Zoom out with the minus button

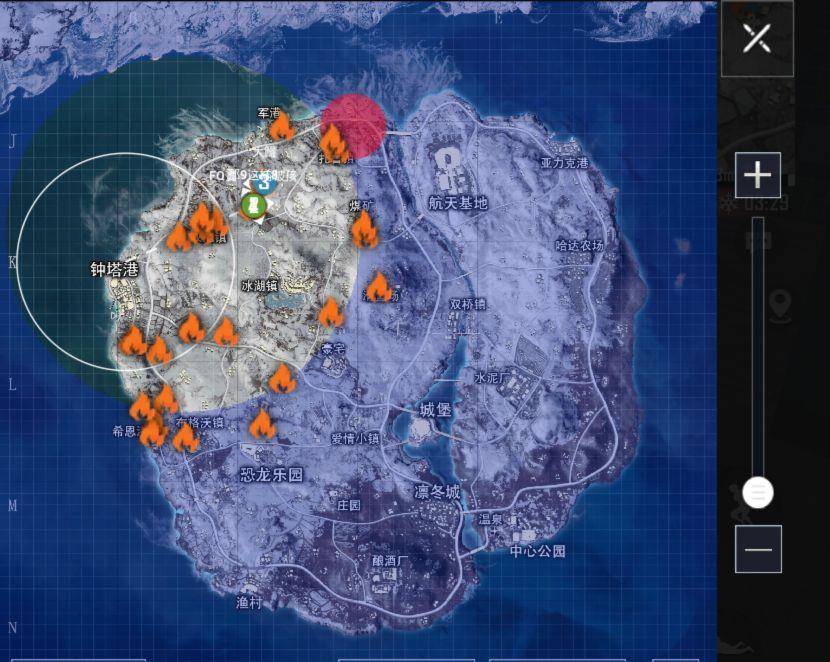point(758,549)
